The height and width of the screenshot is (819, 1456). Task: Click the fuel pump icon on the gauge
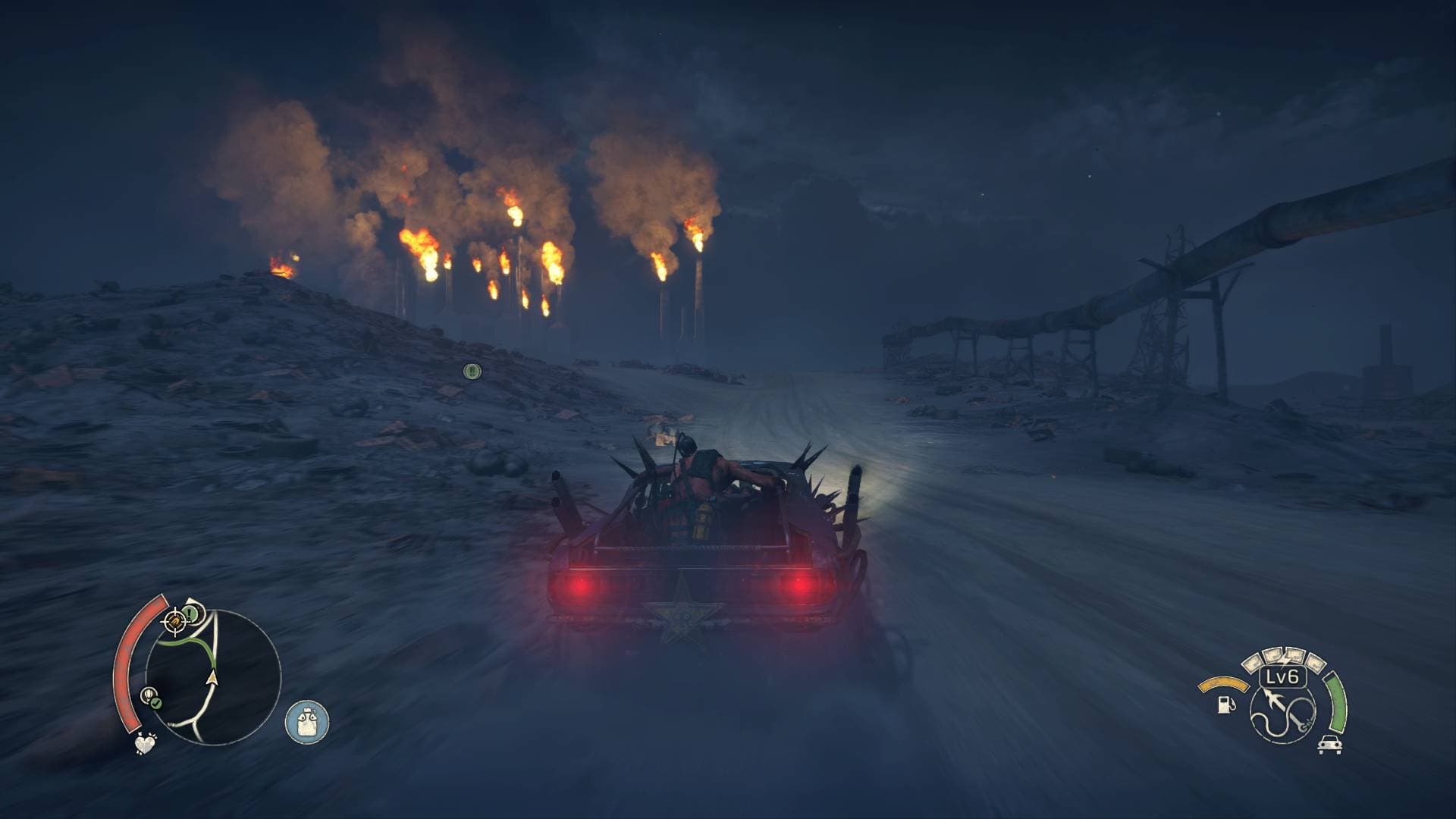click(x=1225, y=705)
